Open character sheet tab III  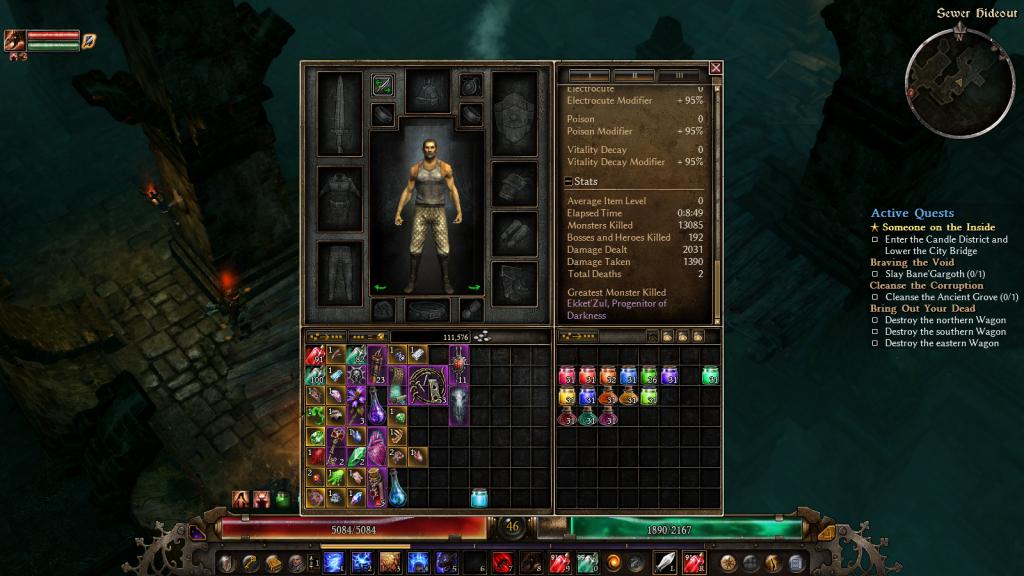point(680,75)
